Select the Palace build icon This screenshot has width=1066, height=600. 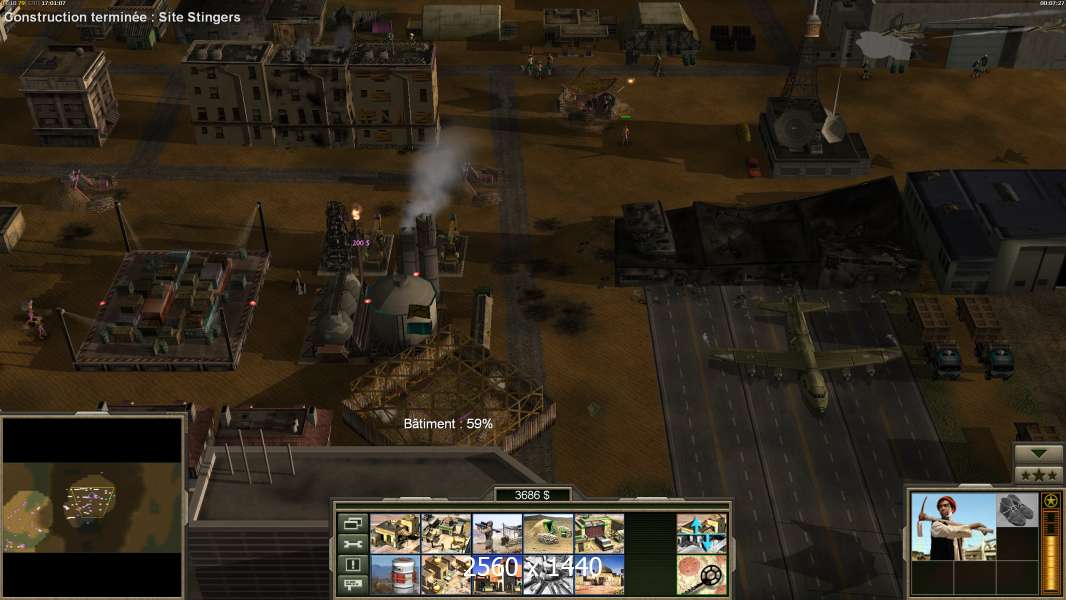pyautogui.click(x=446, y=575)
